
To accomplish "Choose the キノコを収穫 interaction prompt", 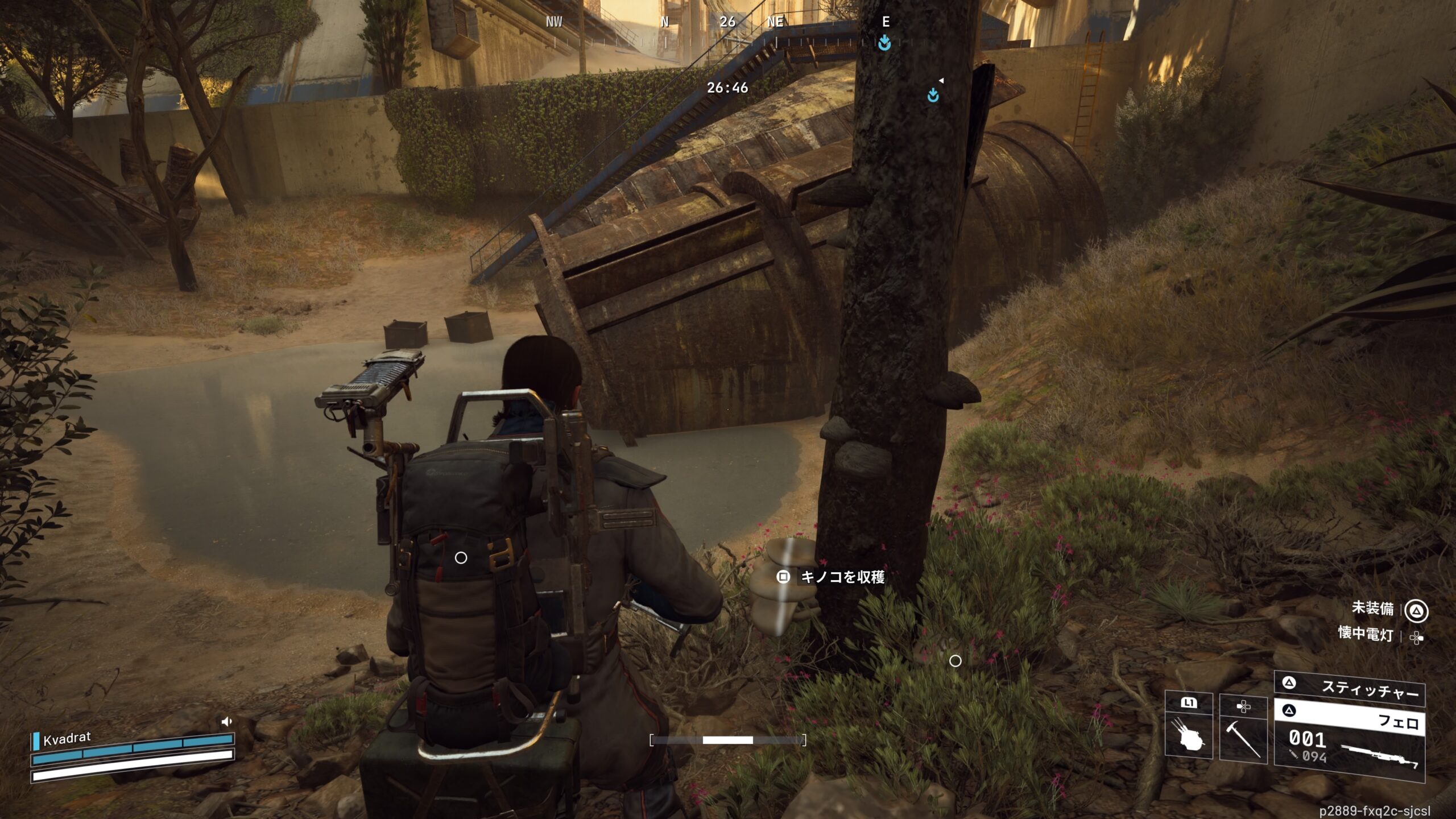I will point(832,577).
